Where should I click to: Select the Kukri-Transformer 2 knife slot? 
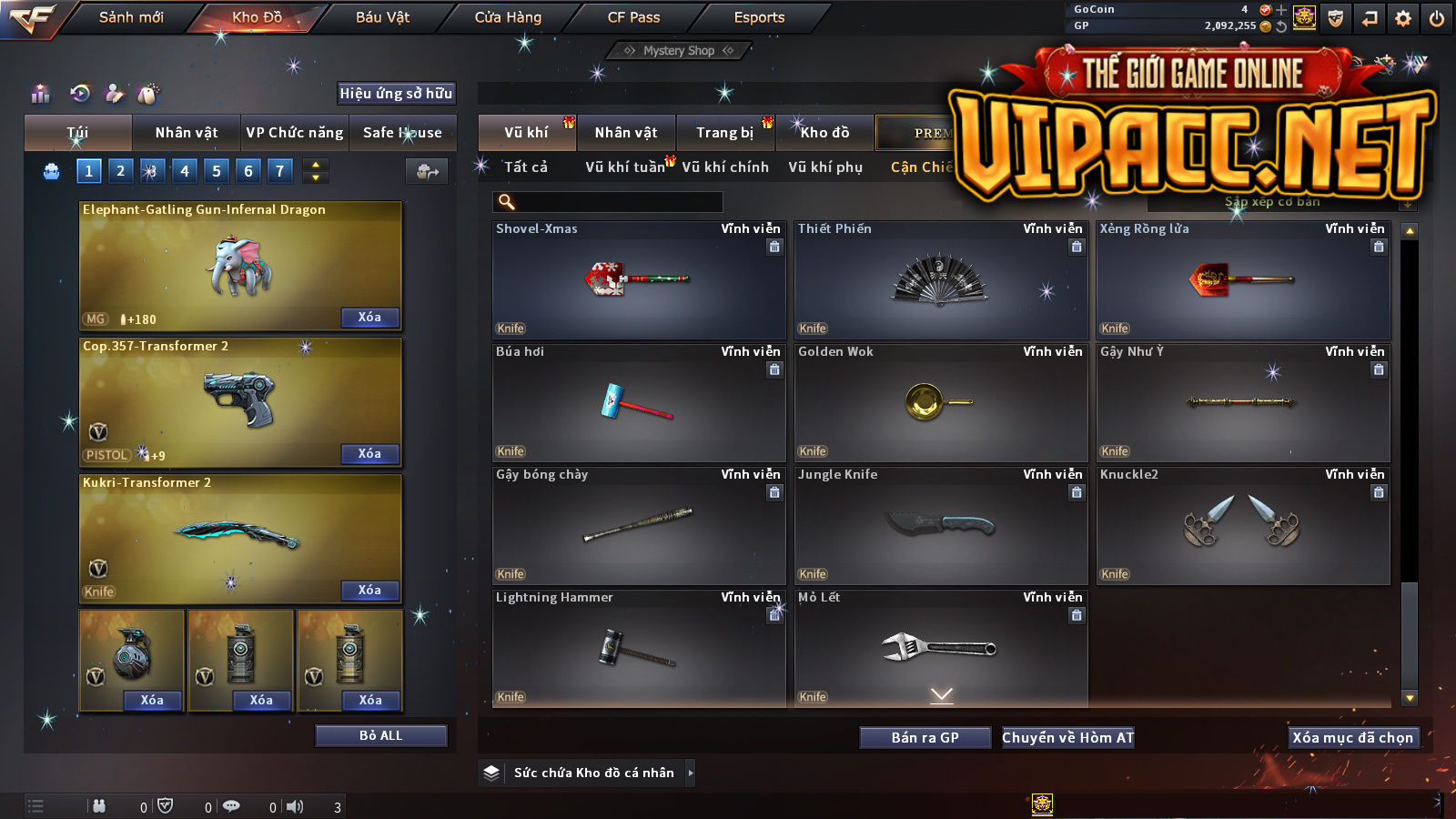coord(240,538)
